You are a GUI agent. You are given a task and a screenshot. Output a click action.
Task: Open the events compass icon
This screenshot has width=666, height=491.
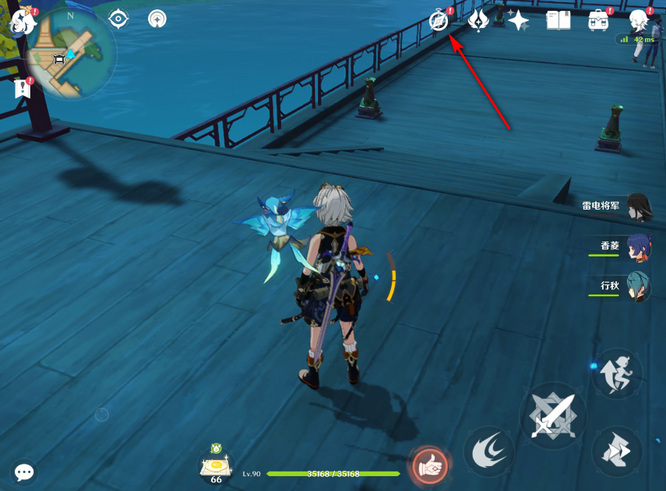439,20
